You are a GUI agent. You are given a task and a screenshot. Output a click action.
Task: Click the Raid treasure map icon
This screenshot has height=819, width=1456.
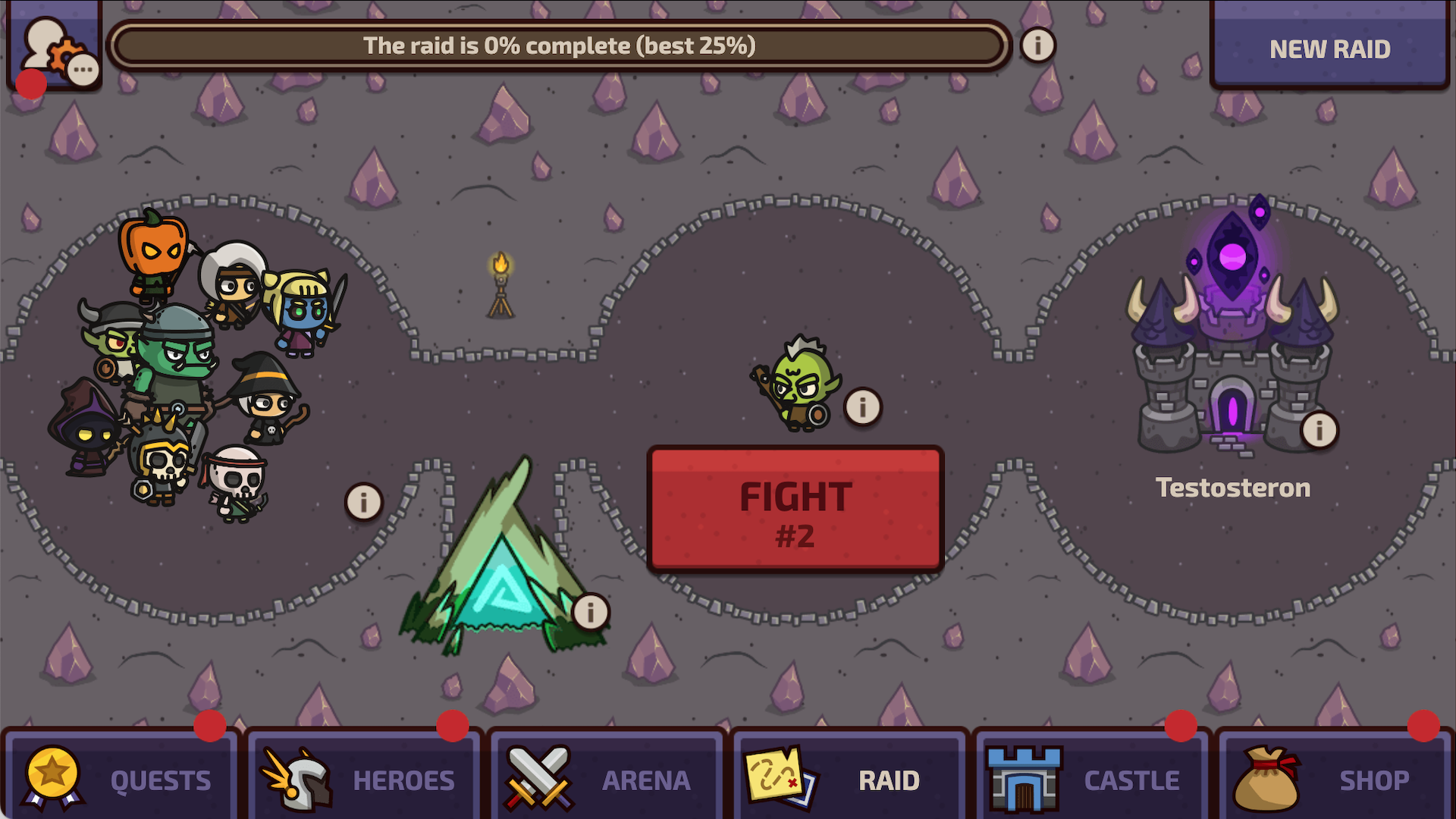[781, 777]
